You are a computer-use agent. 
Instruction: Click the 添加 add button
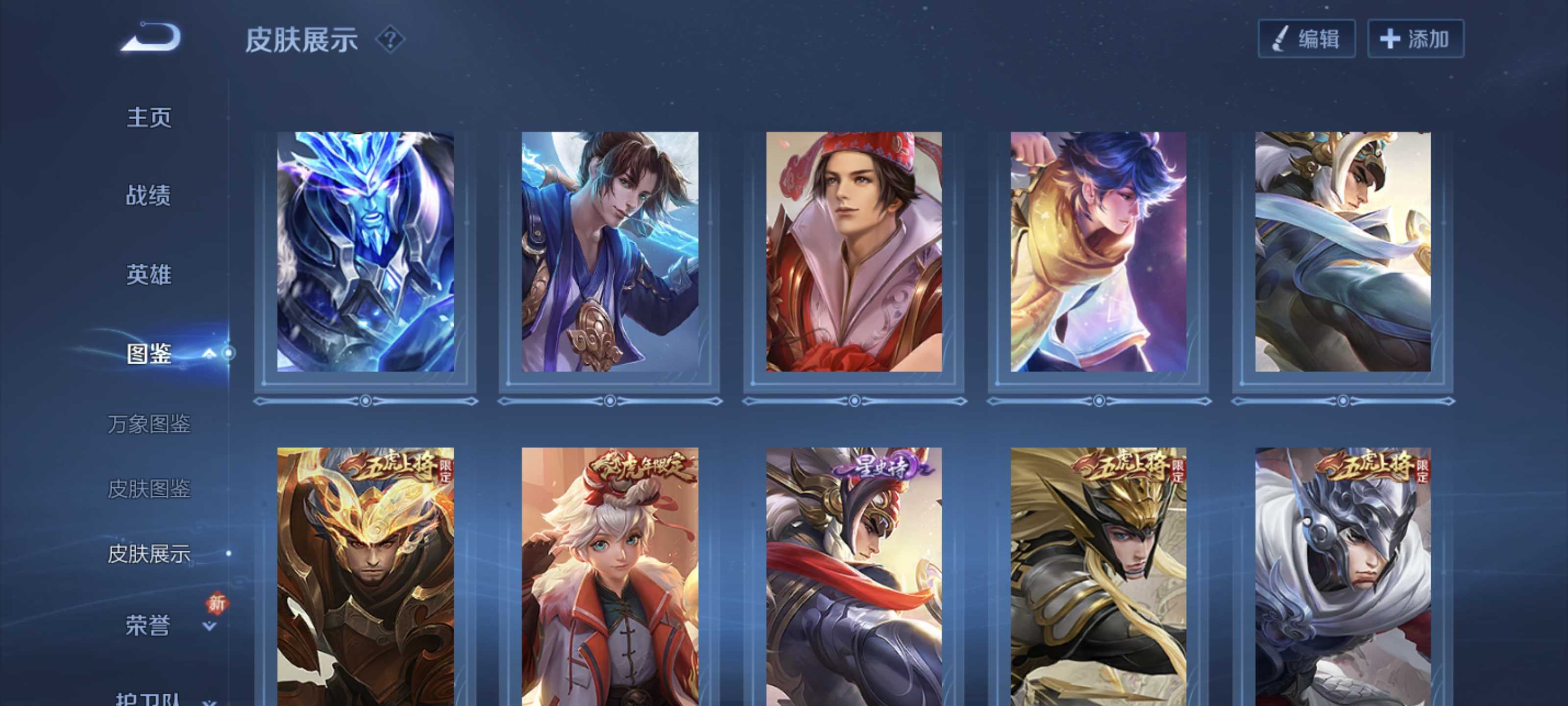(1415, 39)
